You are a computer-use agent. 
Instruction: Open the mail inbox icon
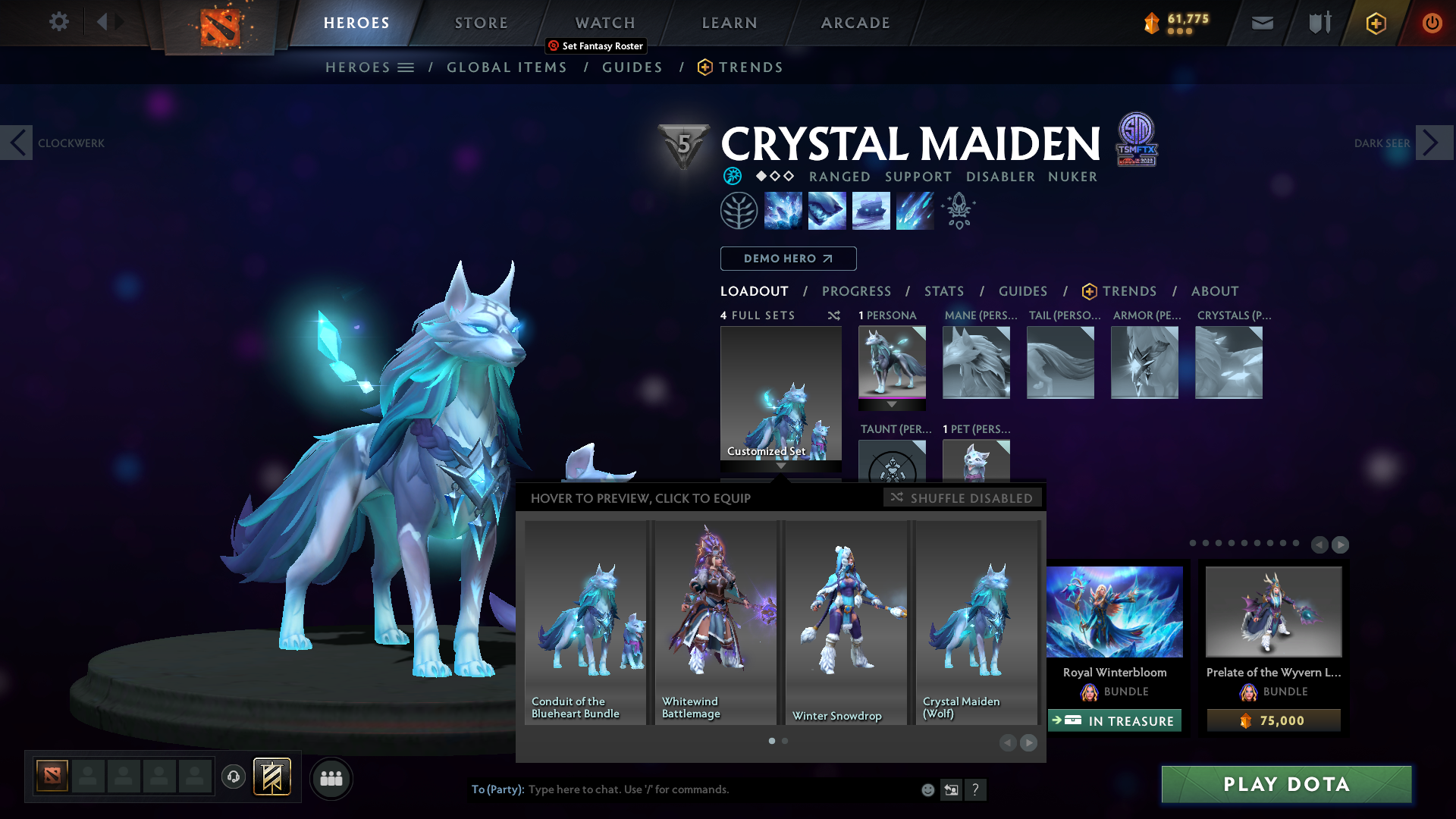click(x=1261, y=23)
